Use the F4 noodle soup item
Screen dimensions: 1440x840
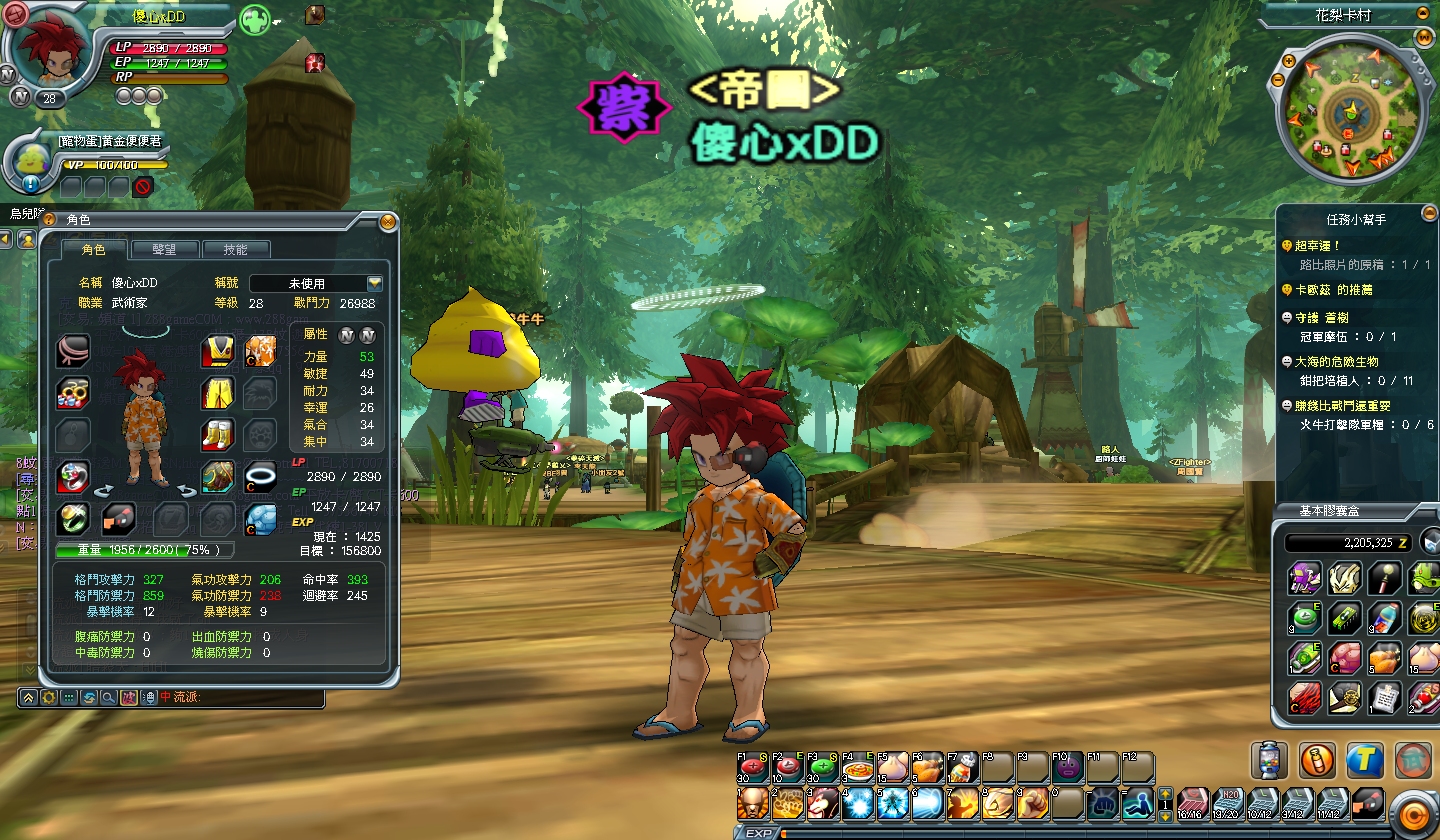coord(857,768)
